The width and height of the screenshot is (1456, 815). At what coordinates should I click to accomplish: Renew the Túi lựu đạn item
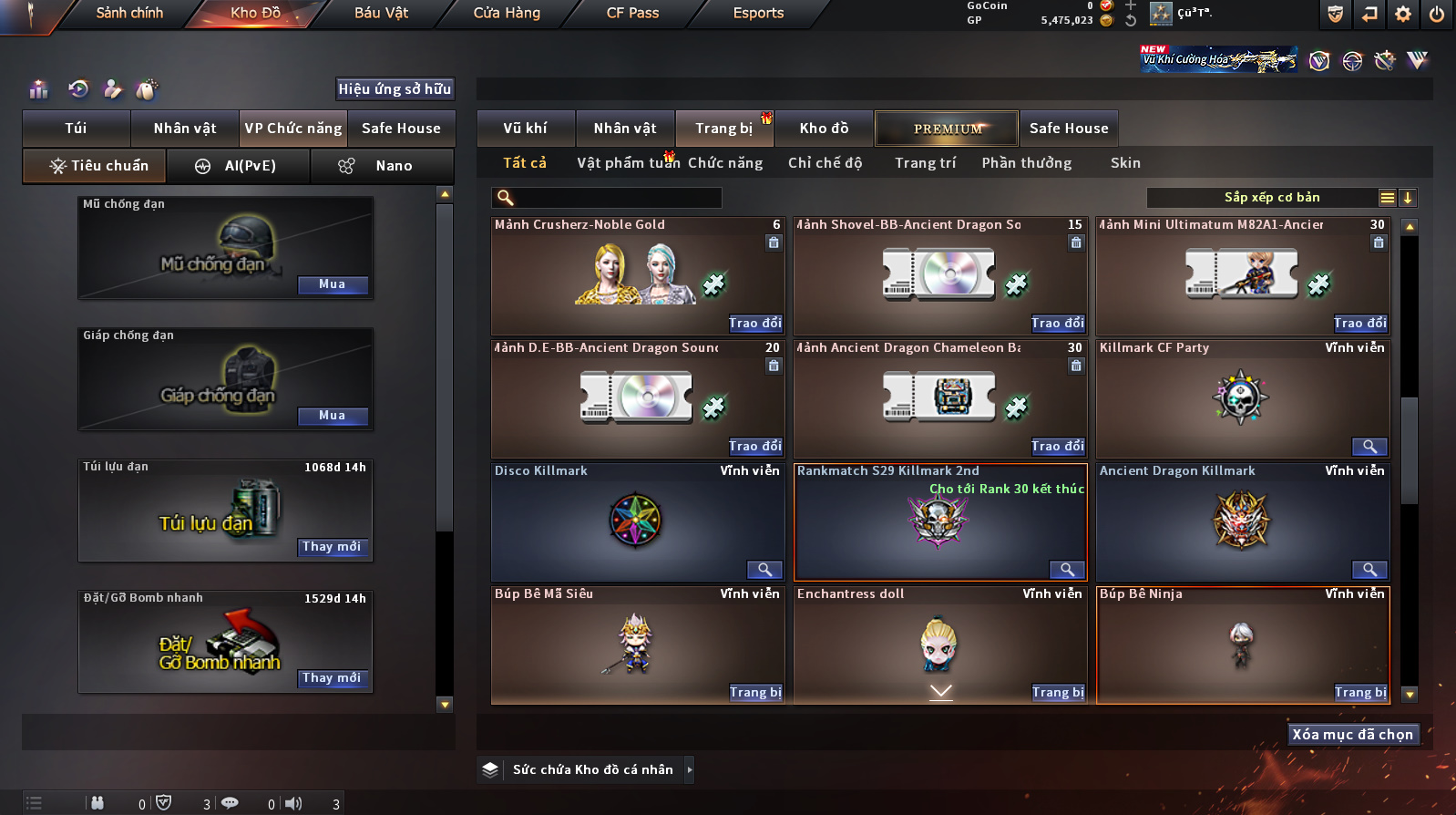[333, 547]
